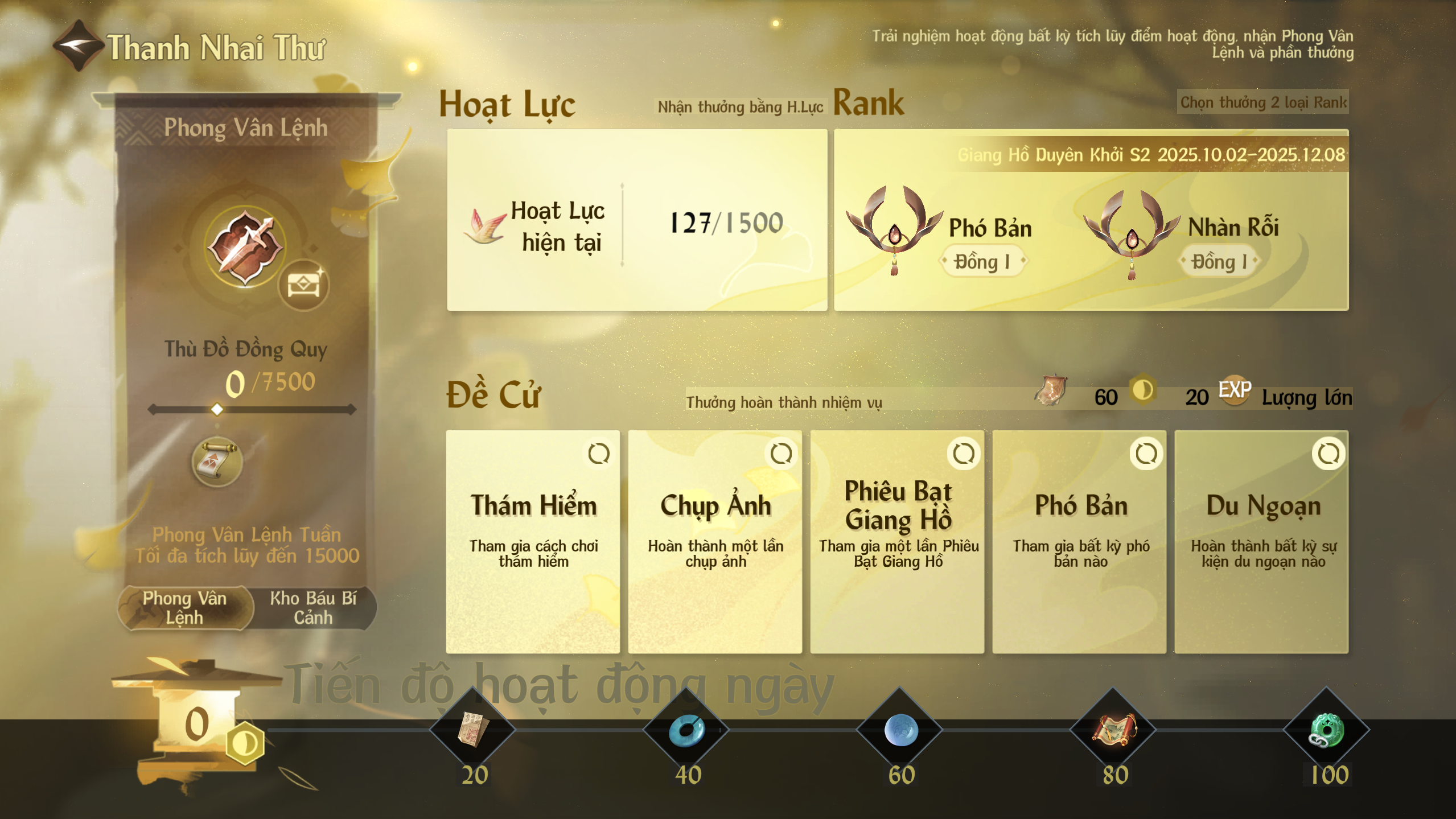Refresh the Thám Hiểm task

pyautogui.click(x=599, y=454)
